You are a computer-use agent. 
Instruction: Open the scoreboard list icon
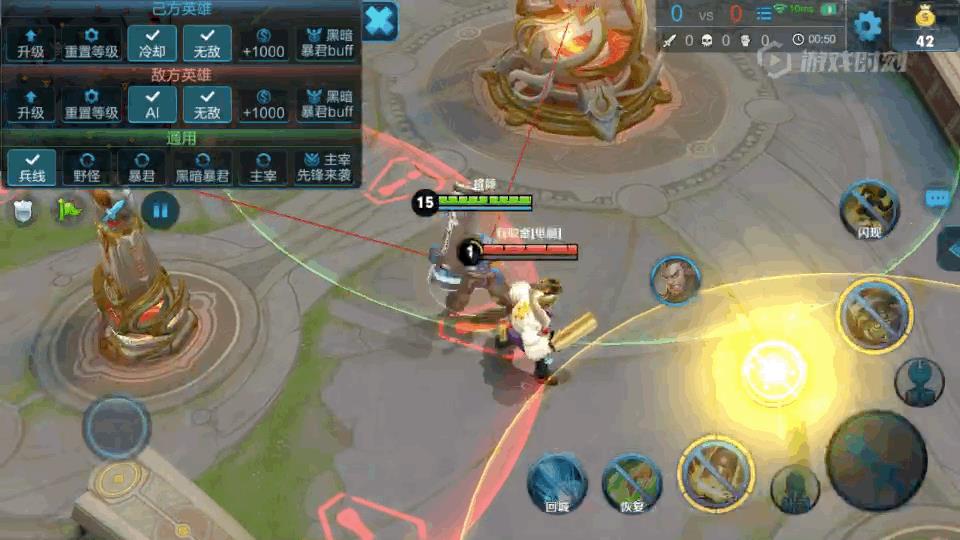point(764,13)
